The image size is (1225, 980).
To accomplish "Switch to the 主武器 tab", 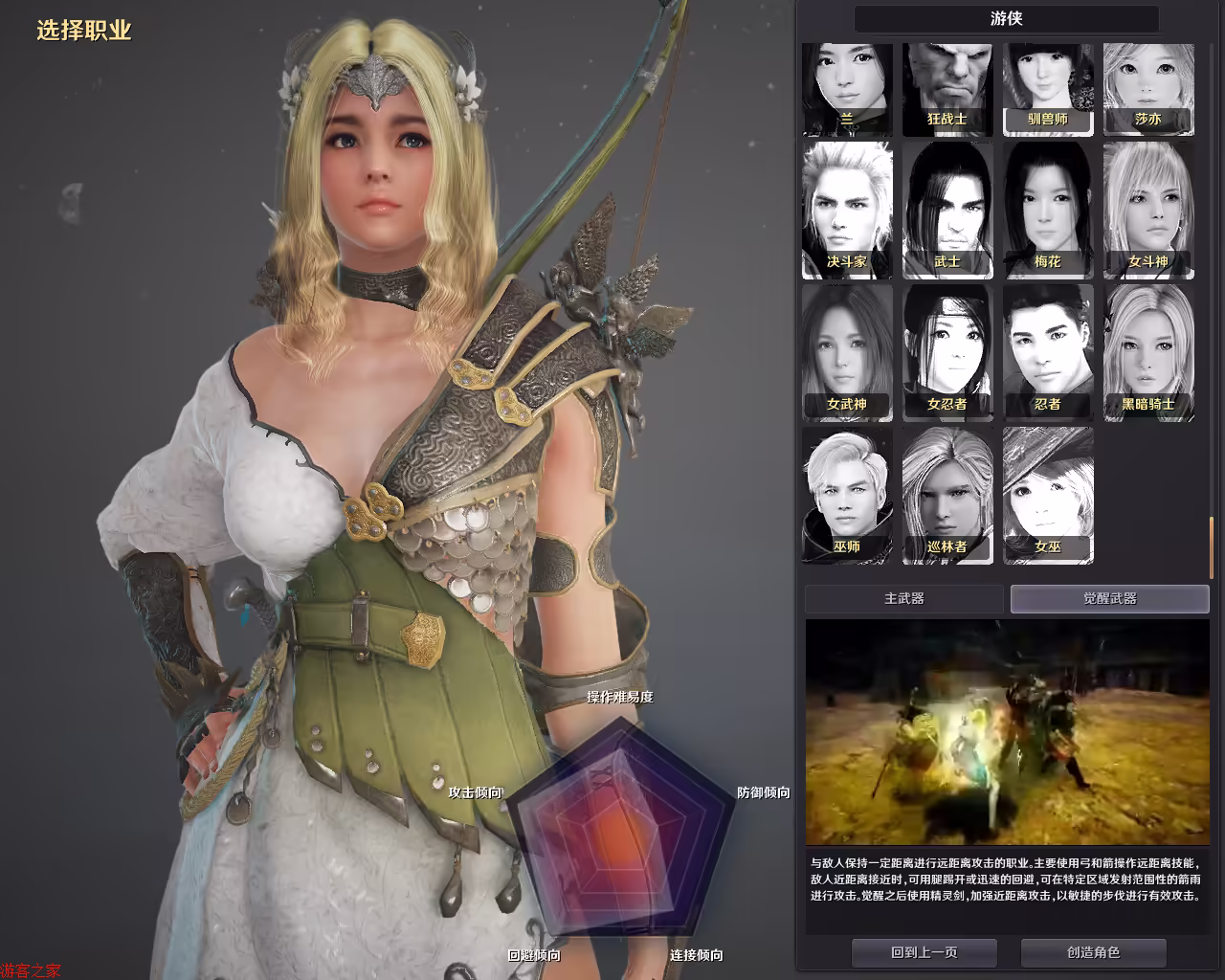I will point(904,599).
